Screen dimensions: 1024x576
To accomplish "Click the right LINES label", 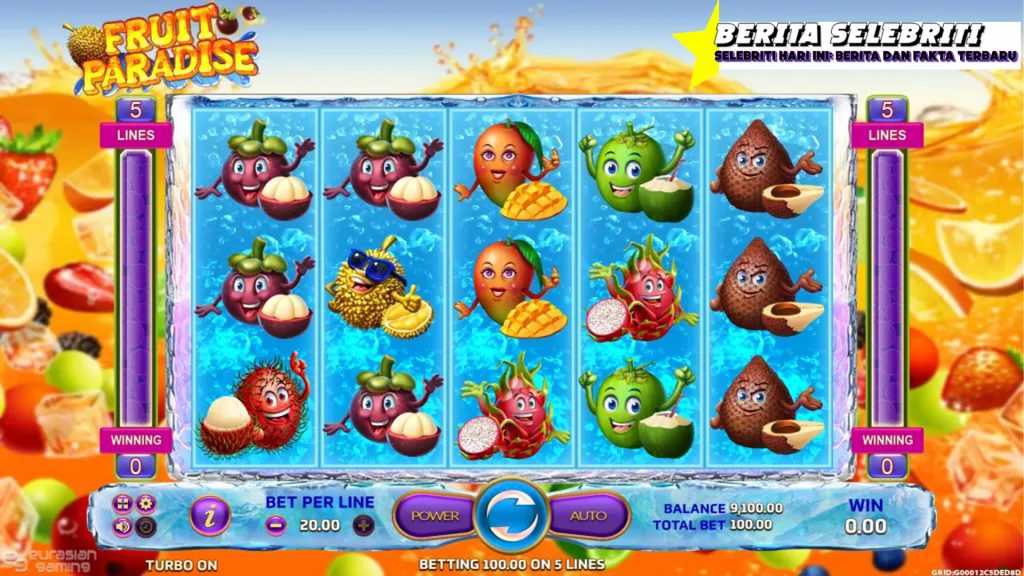I will tap(887, 135).
